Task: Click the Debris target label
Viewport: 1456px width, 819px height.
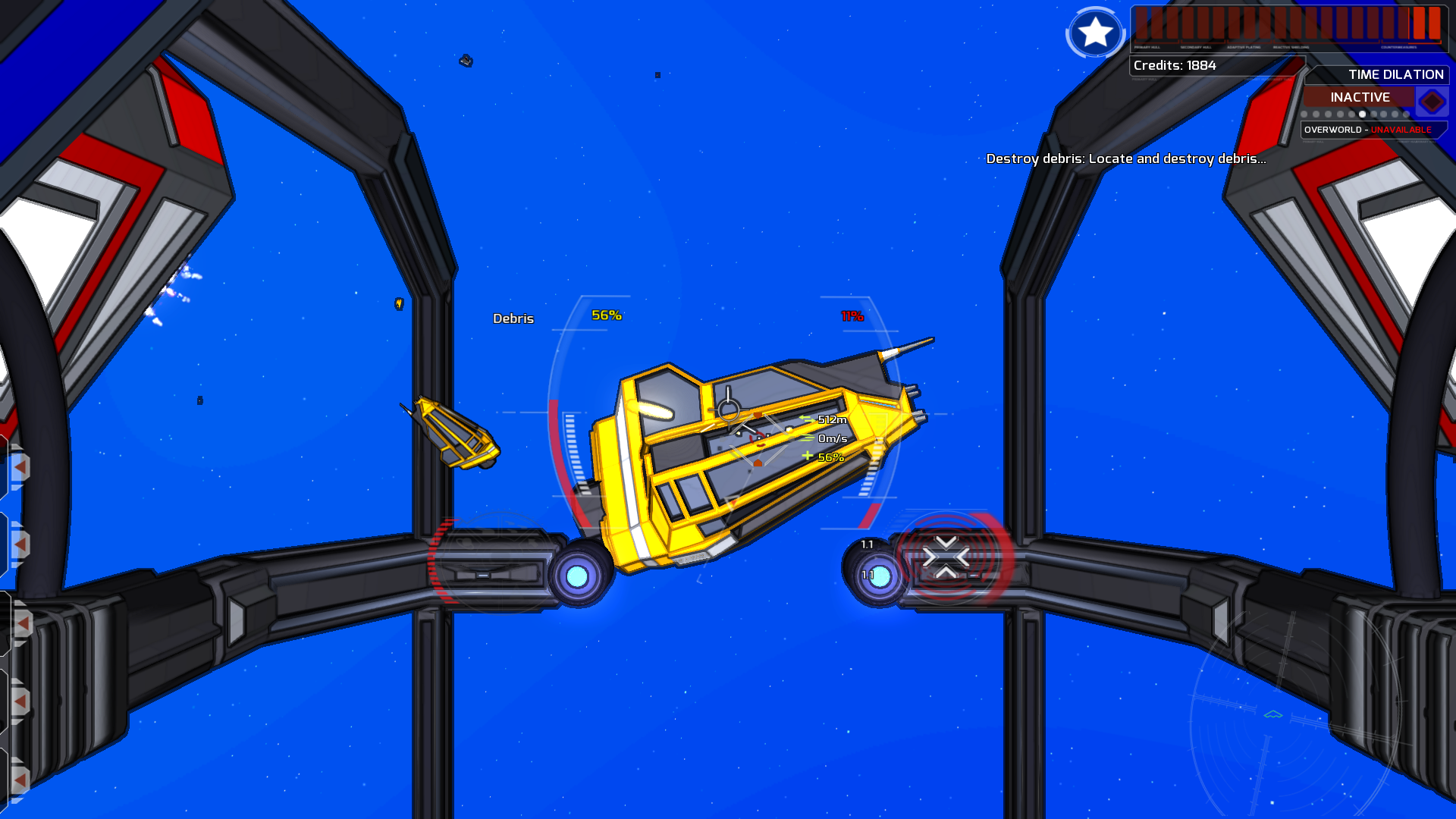Action: tap(513, 318)
